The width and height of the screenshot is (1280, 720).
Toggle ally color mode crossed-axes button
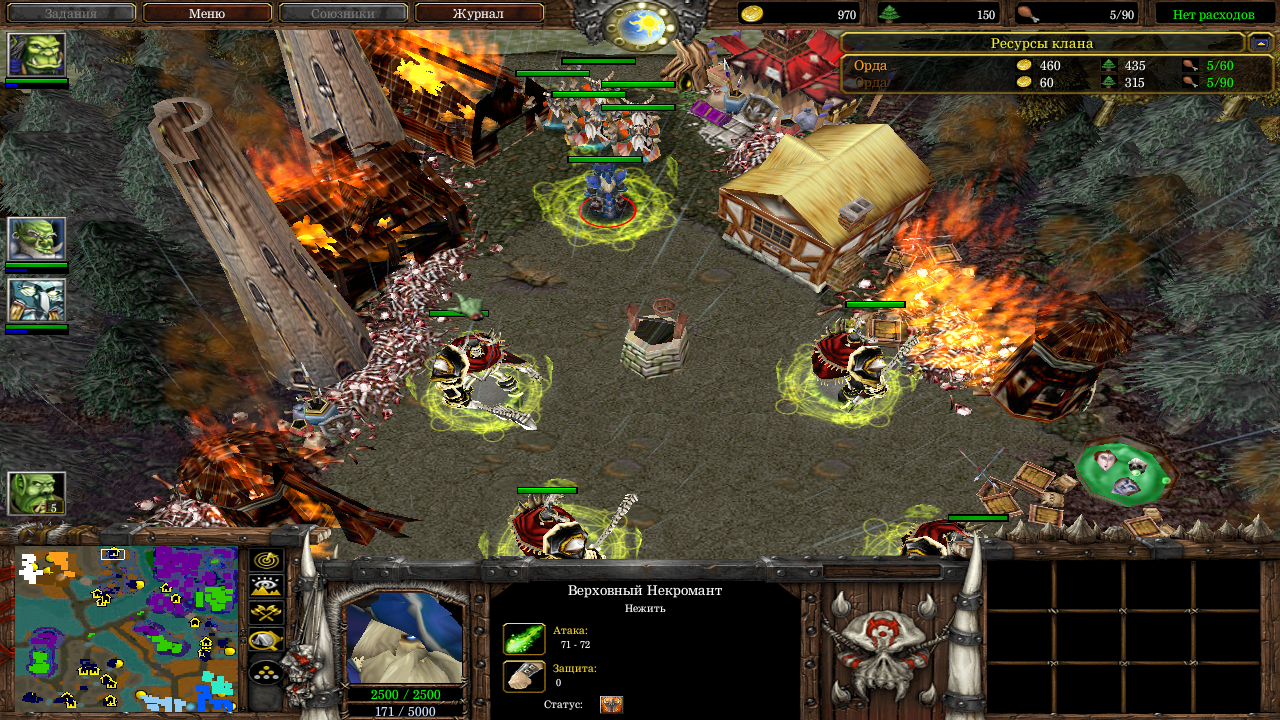click(266, 614)
